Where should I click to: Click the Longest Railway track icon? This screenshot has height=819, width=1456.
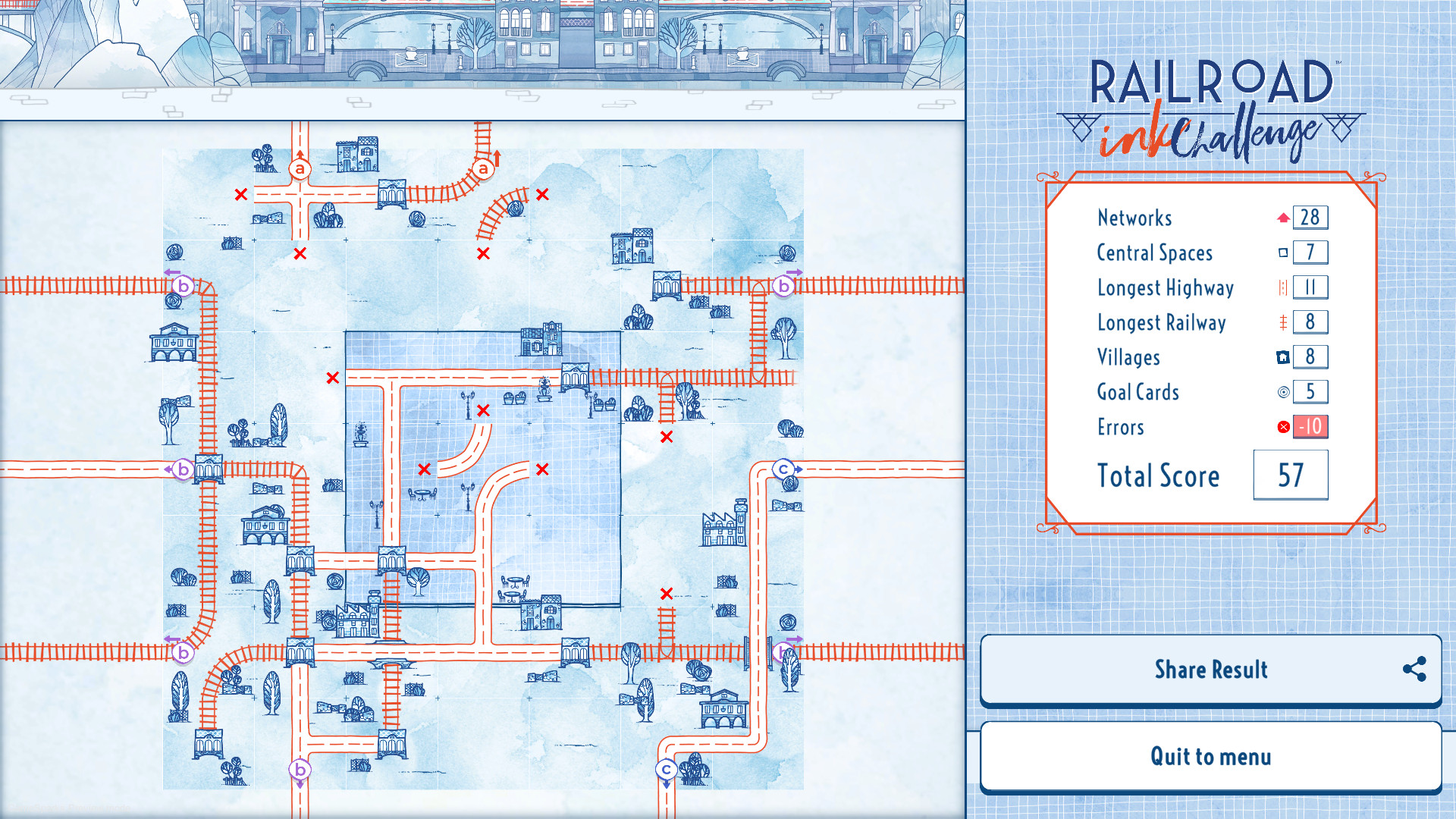tap(1283, 322)
